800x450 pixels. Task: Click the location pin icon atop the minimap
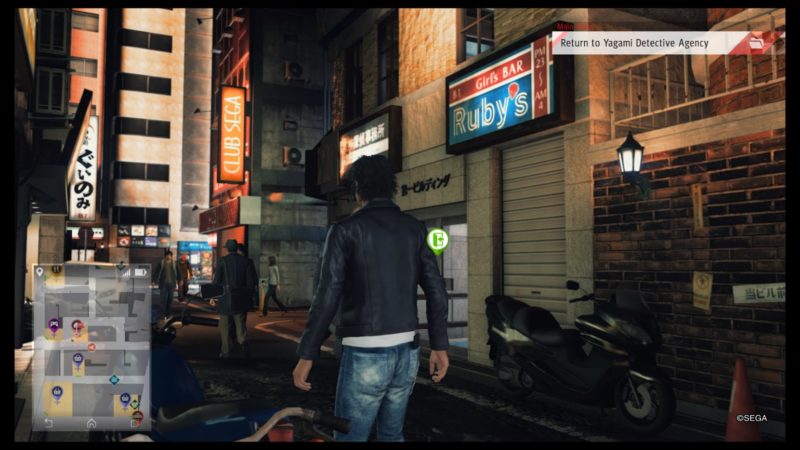pyautogui.click(x=40, y=271)
